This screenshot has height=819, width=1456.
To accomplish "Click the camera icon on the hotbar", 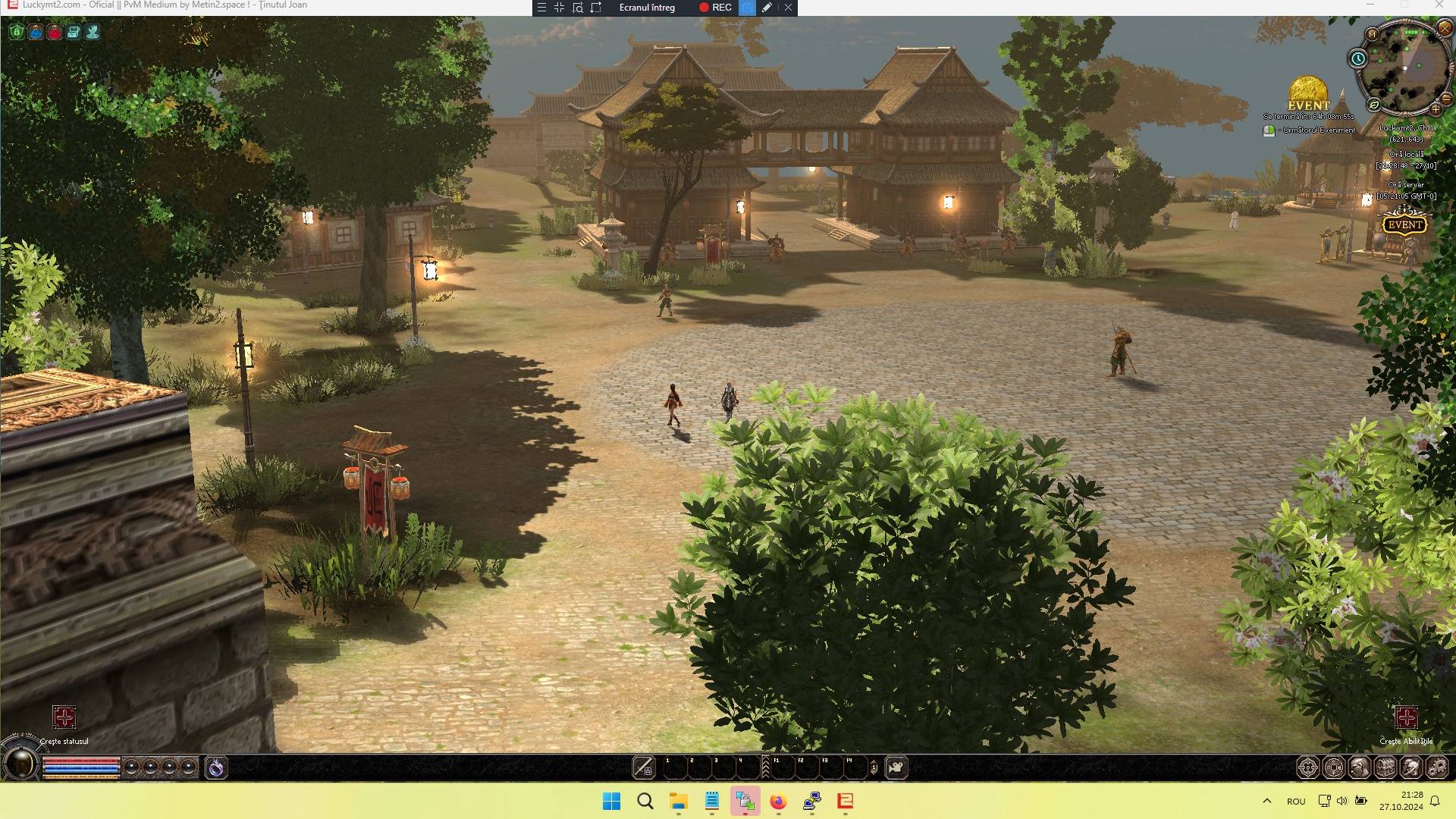I will (896, 767).
